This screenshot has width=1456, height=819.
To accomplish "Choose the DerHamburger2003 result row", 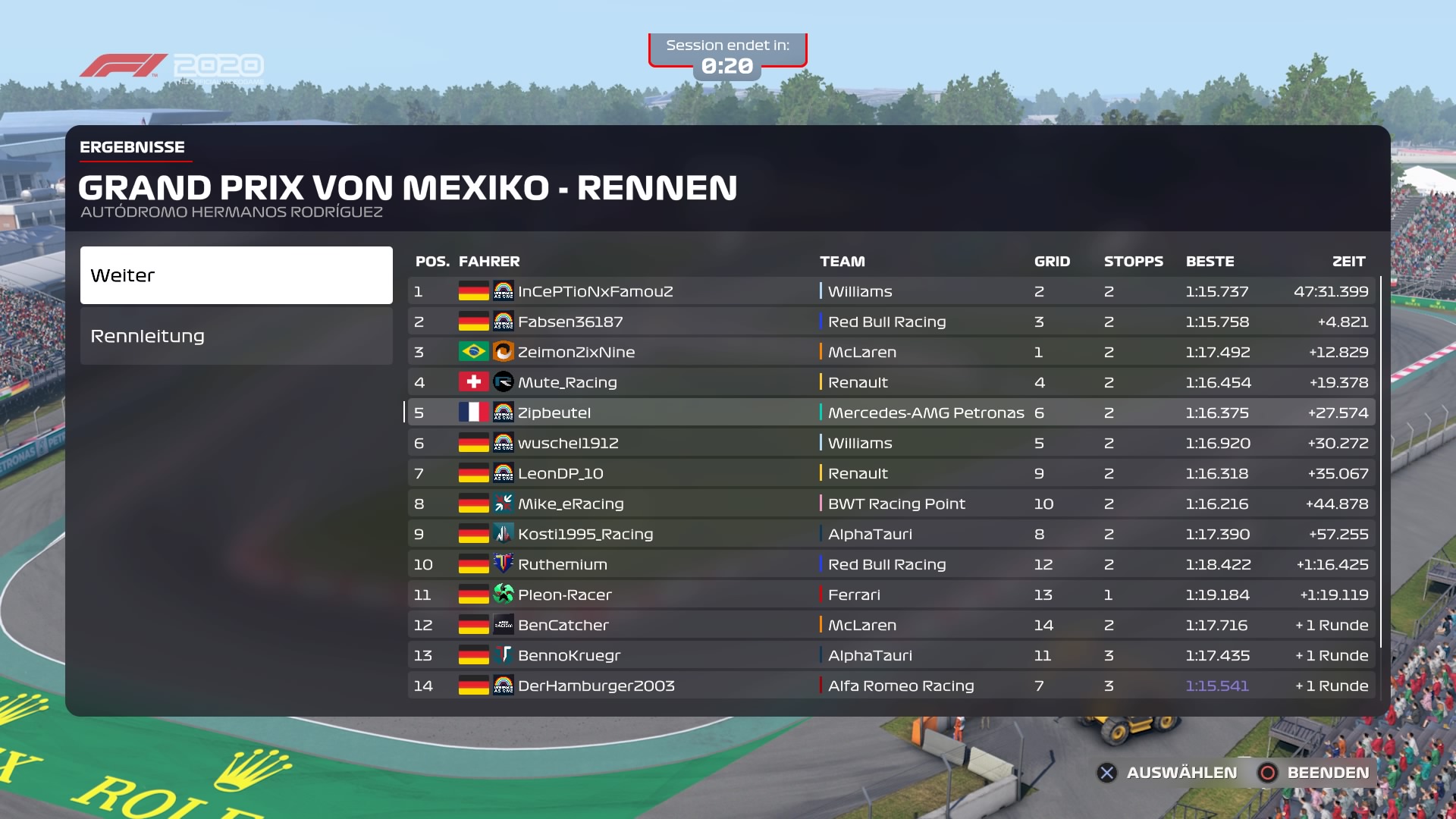I will pyautogui.click(x=891, y=686).
